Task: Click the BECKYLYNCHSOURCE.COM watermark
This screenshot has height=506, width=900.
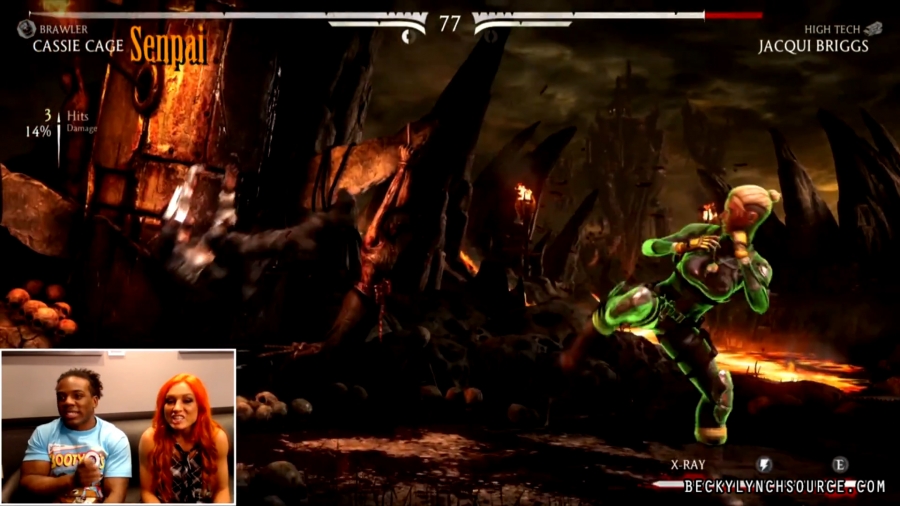Action: [784, 487]
